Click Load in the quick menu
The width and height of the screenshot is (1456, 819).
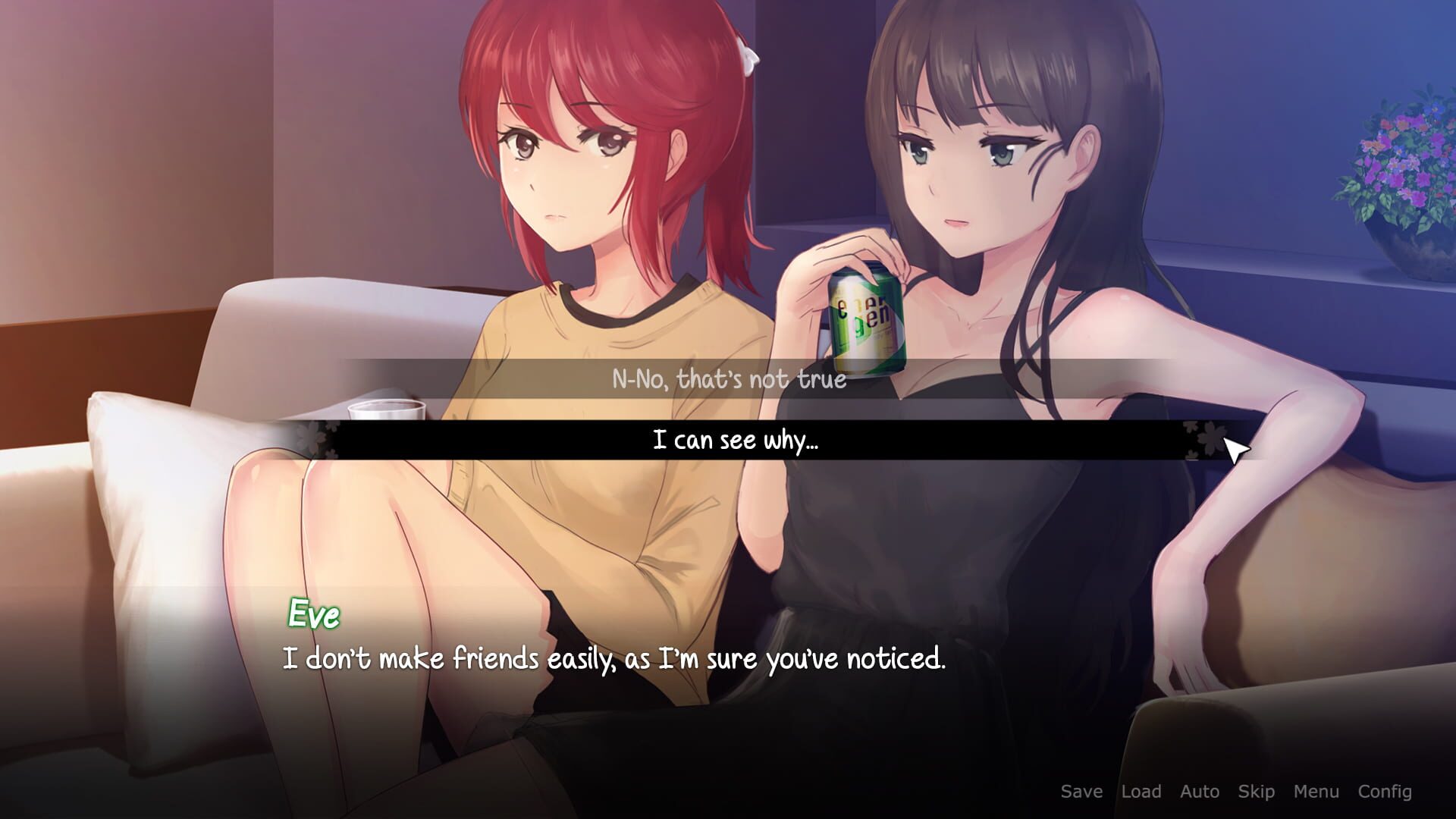1142,792
